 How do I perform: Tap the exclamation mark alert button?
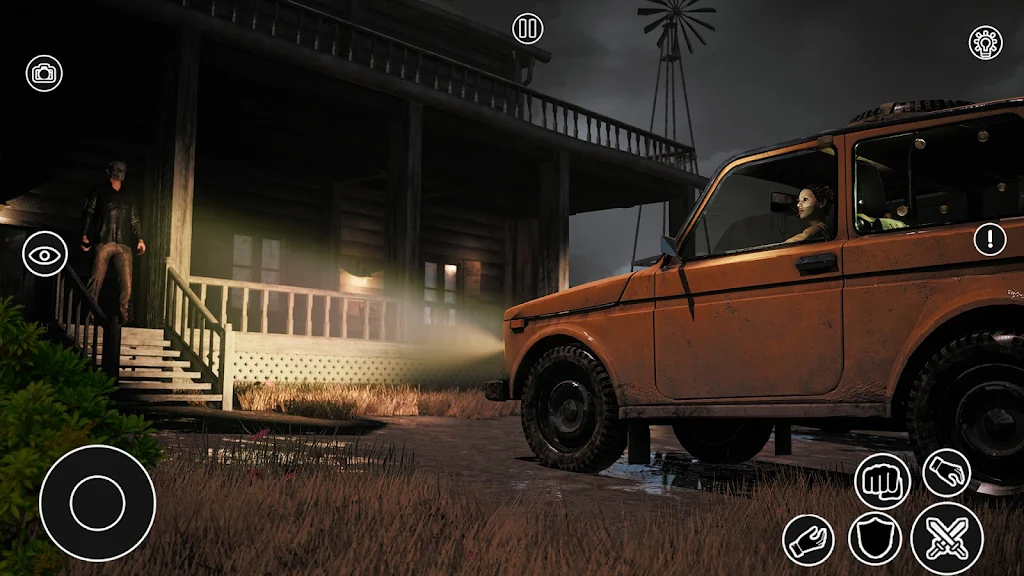point(990,239)
